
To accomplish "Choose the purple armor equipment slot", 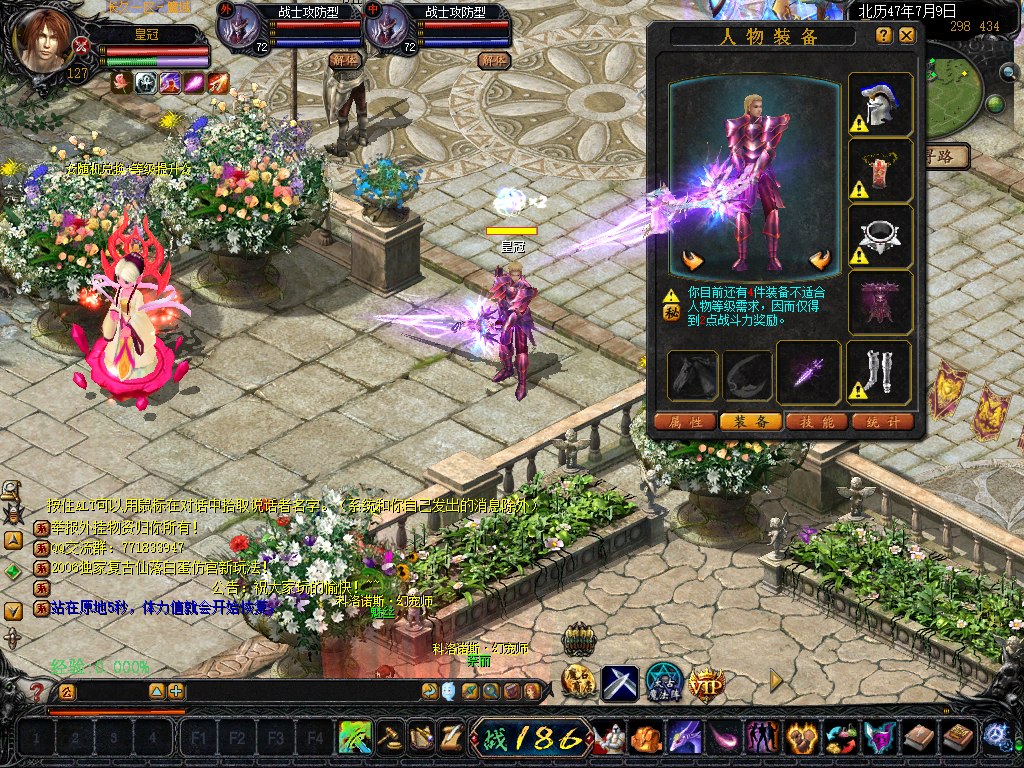I will click(x=880, y=302).
